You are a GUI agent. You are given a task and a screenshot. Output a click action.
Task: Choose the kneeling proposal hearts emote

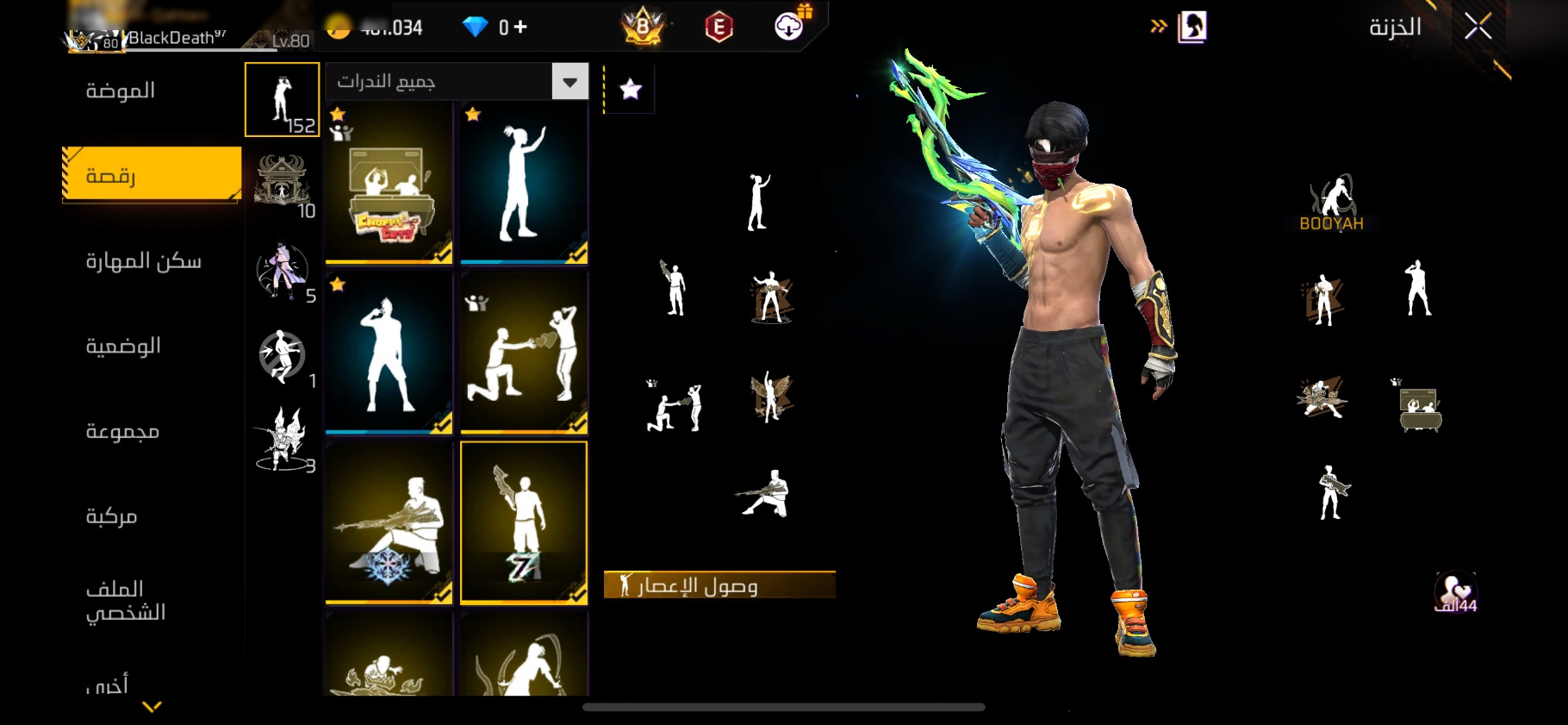point(524,352)
